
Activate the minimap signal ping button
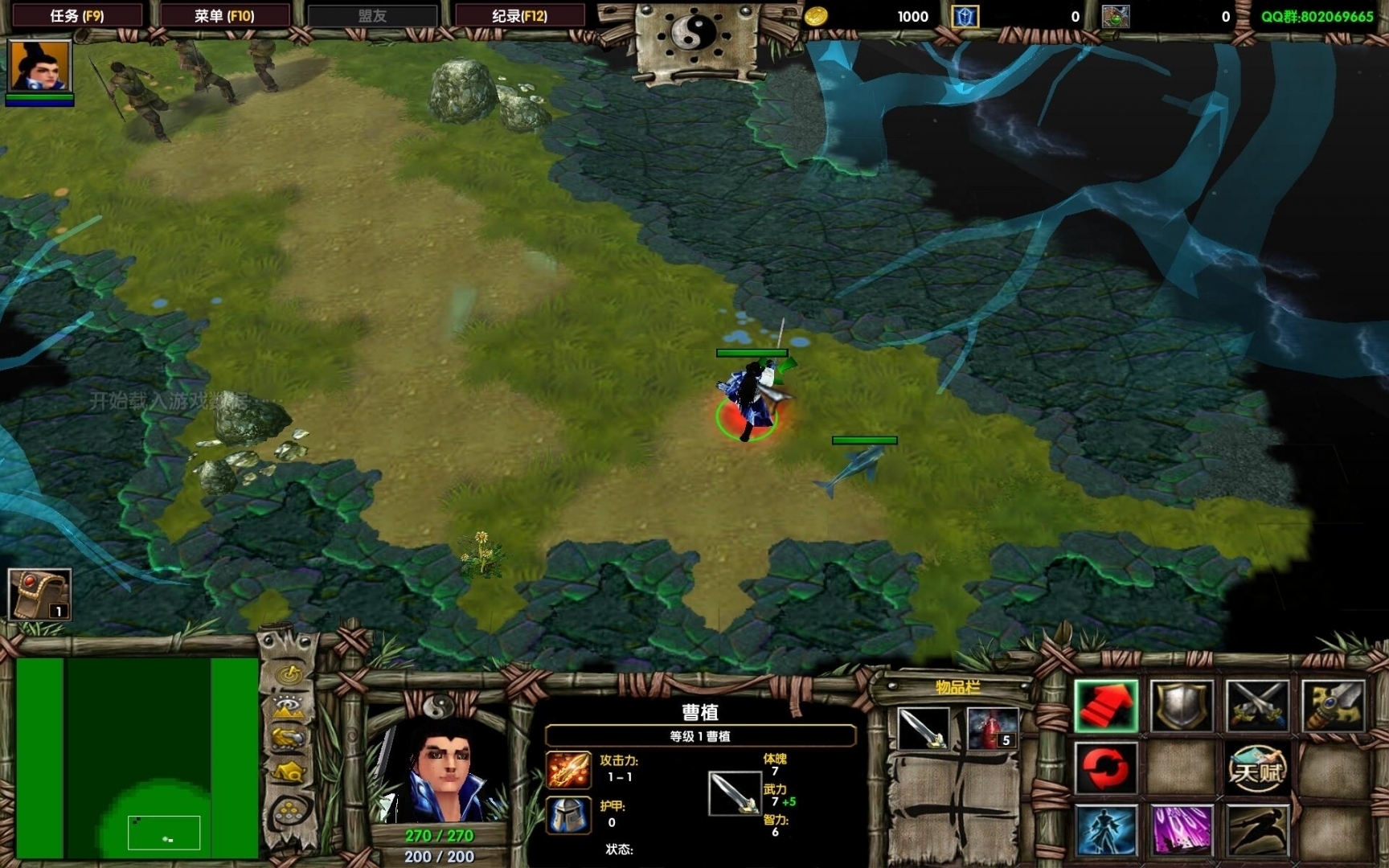289,673
